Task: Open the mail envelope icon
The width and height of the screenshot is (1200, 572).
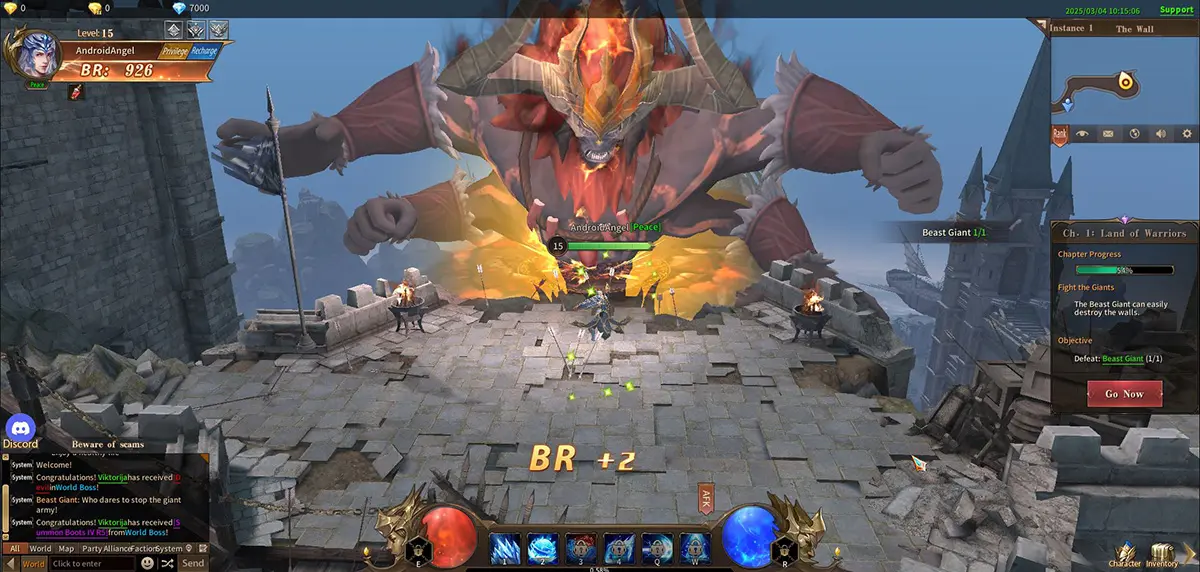Action: [x=1108, y=134]
